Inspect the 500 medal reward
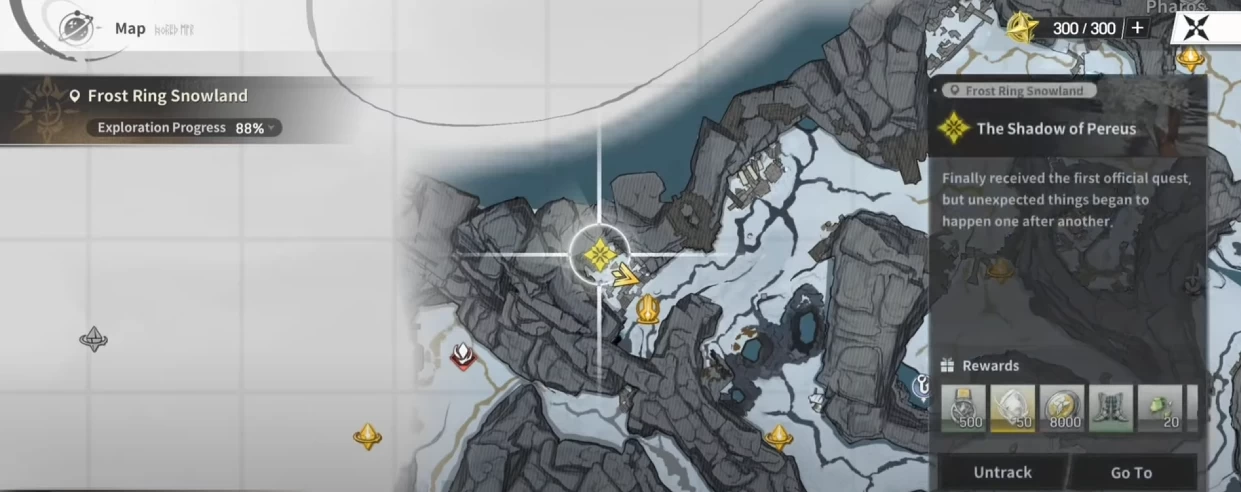 [x=963, y=409]
